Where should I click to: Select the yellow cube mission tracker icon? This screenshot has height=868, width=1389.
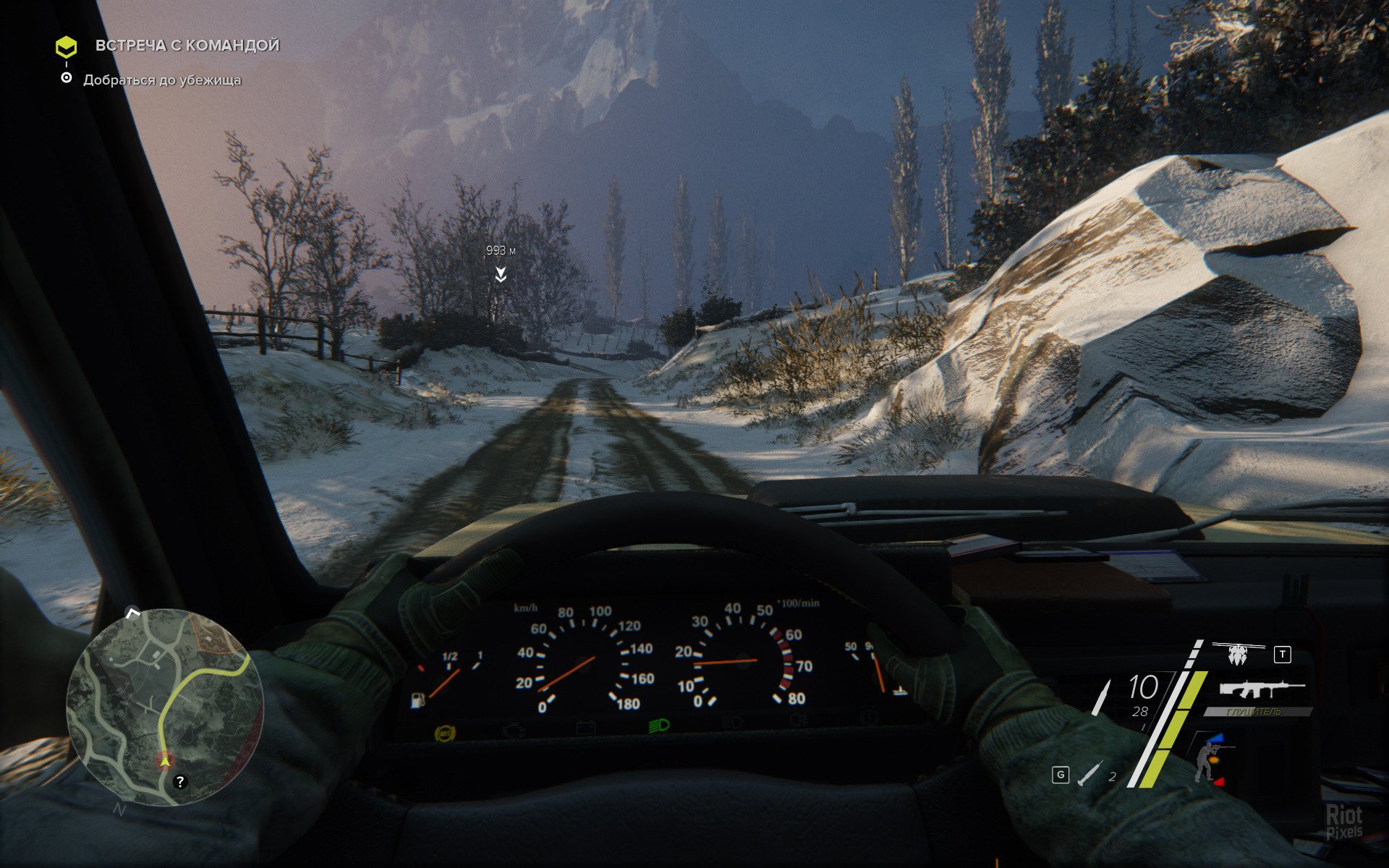tap(66, 47)
